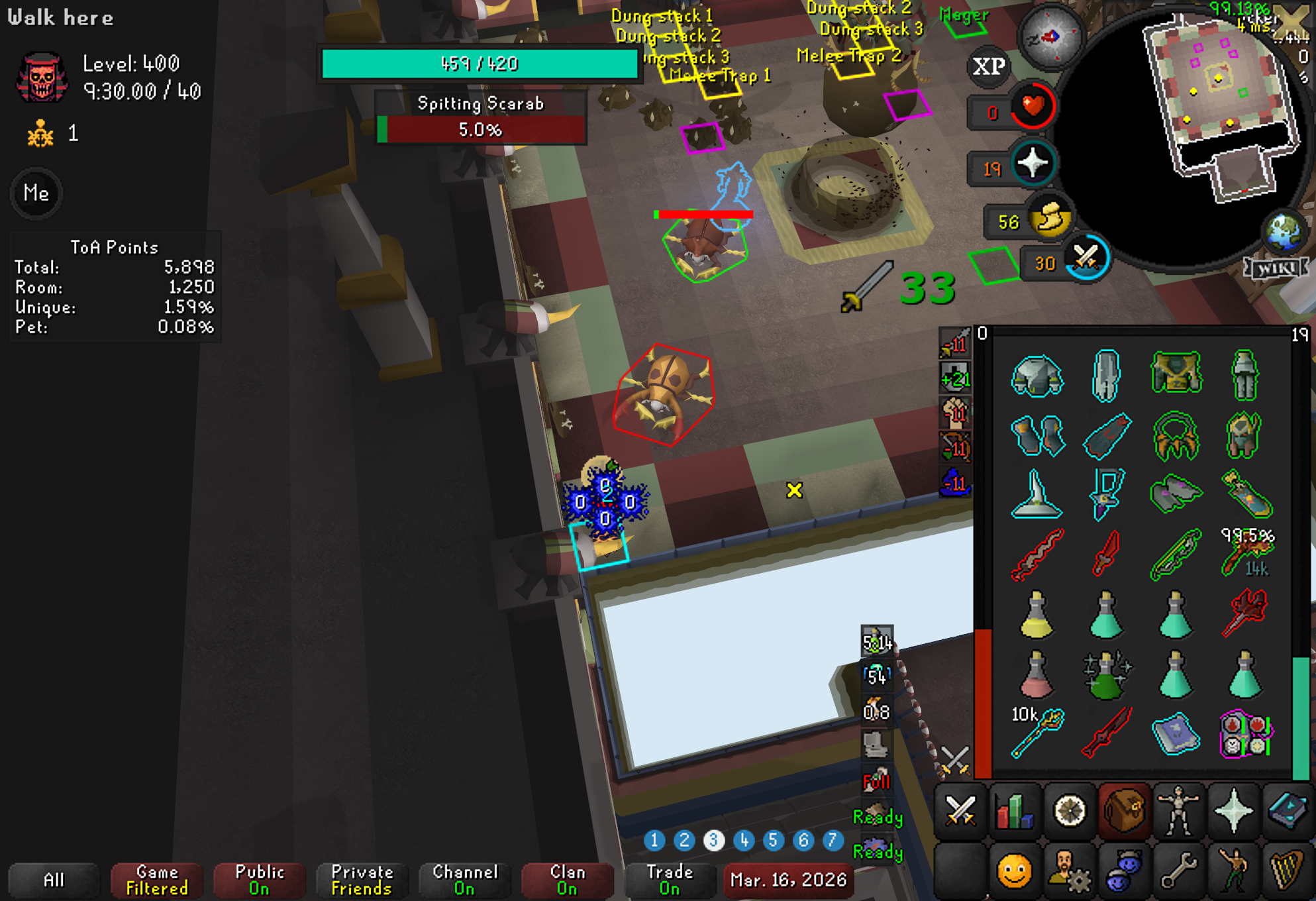Toggle the XP drops button
Image resolution: width=1316 pixels, height=901 pixels.
(989, 66)
